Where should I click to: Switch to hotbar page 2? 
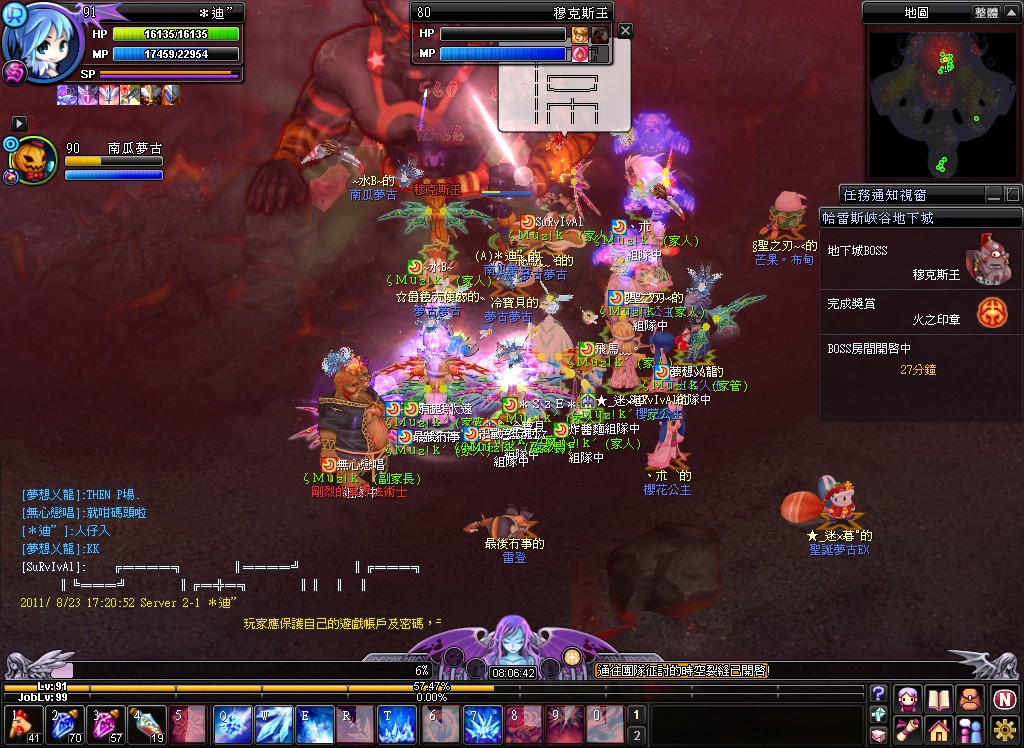coord(634,735)
